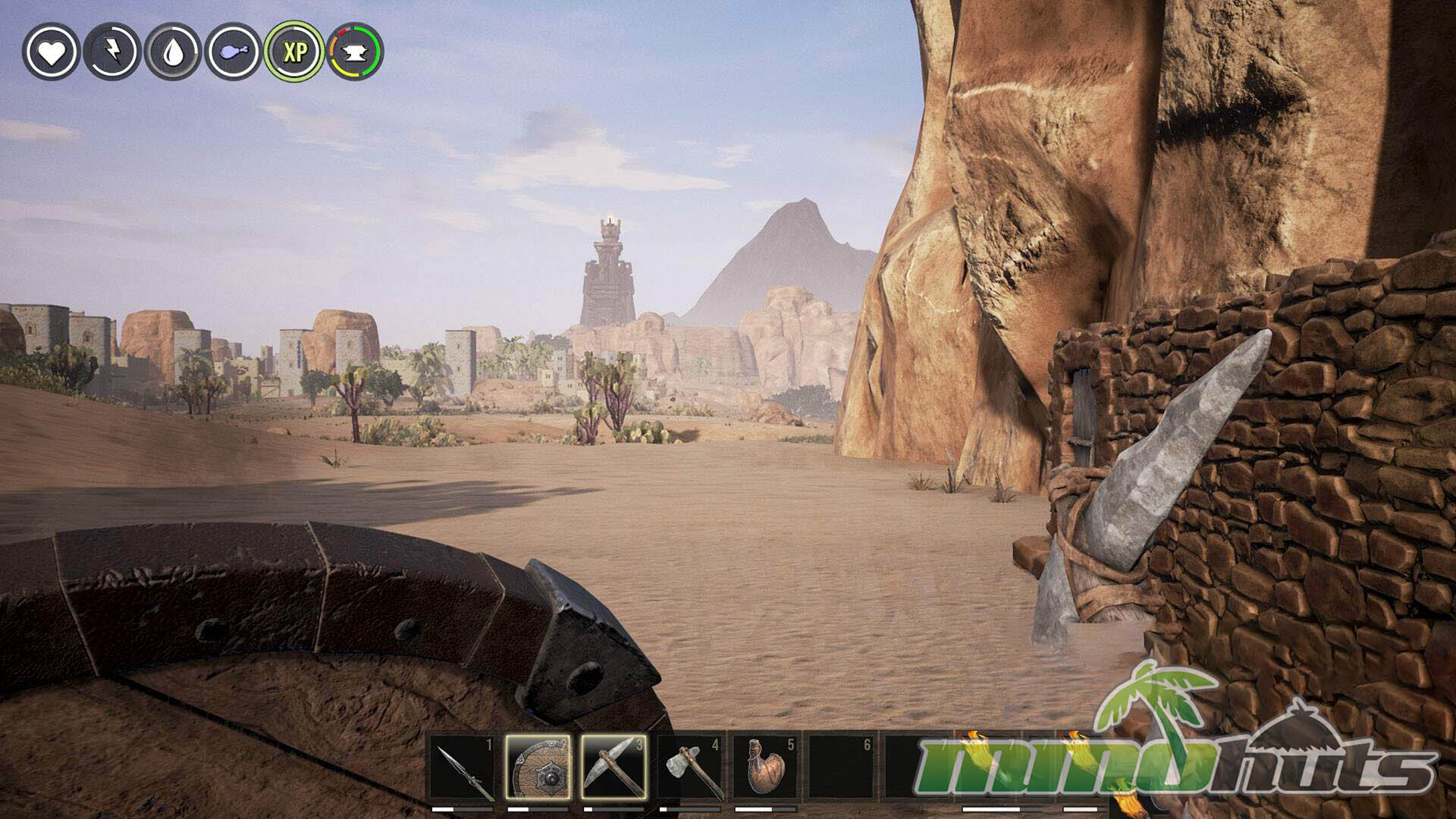The height and width of the screenshot is (819, 1456).
Task: Select the spear in hotbar slot 1
Action: point(463,767)
